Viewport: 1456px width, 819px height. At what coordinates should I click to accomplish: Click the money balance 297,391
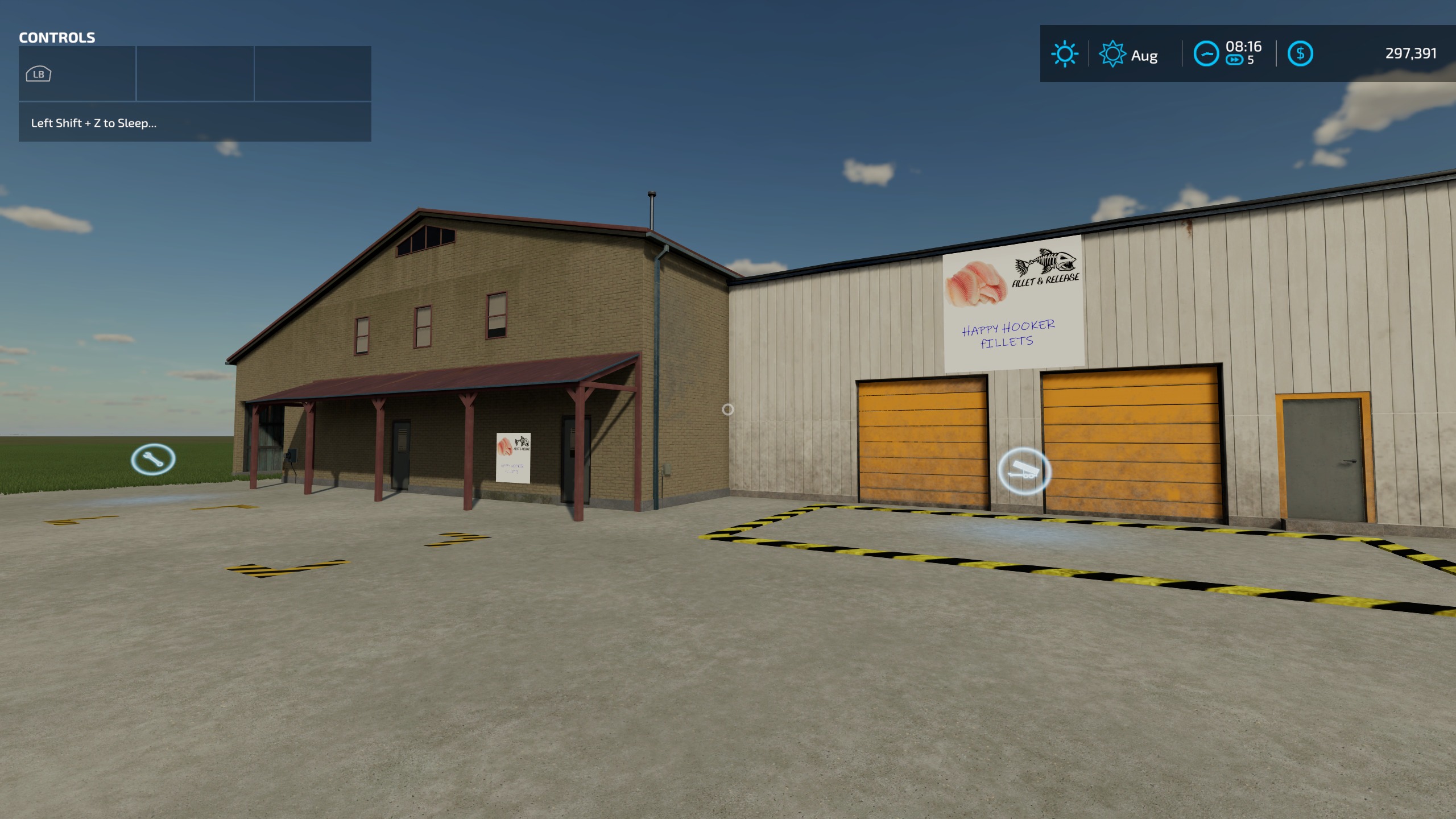(x=1410, y=54)
